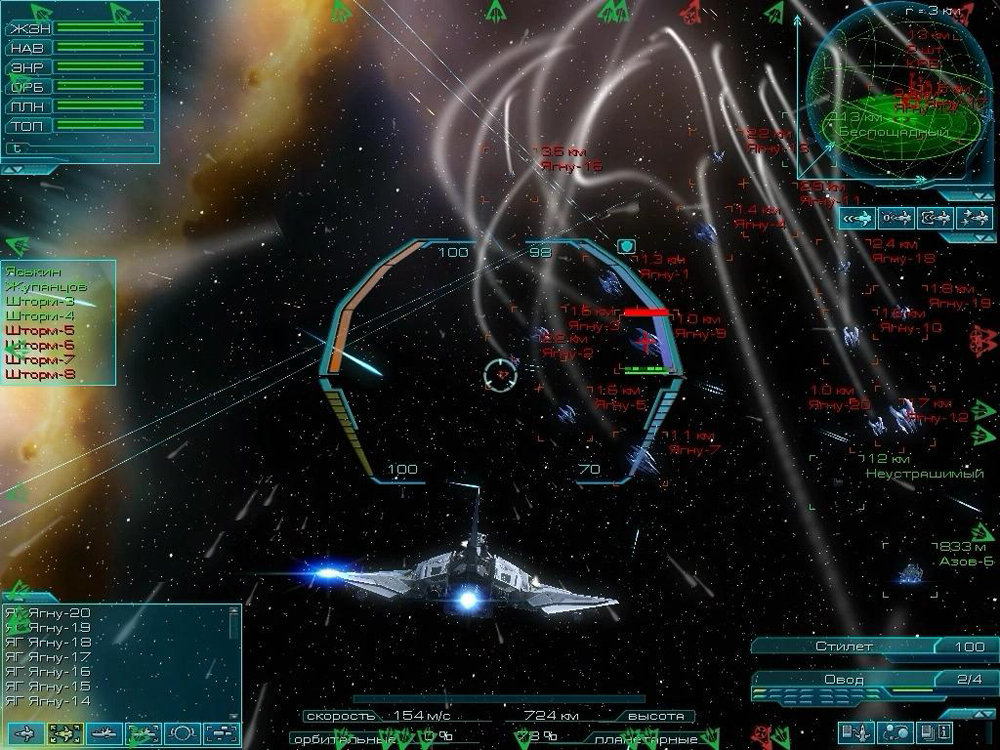
Task: Click the single fighter filter icon
Action: point(26,733)
